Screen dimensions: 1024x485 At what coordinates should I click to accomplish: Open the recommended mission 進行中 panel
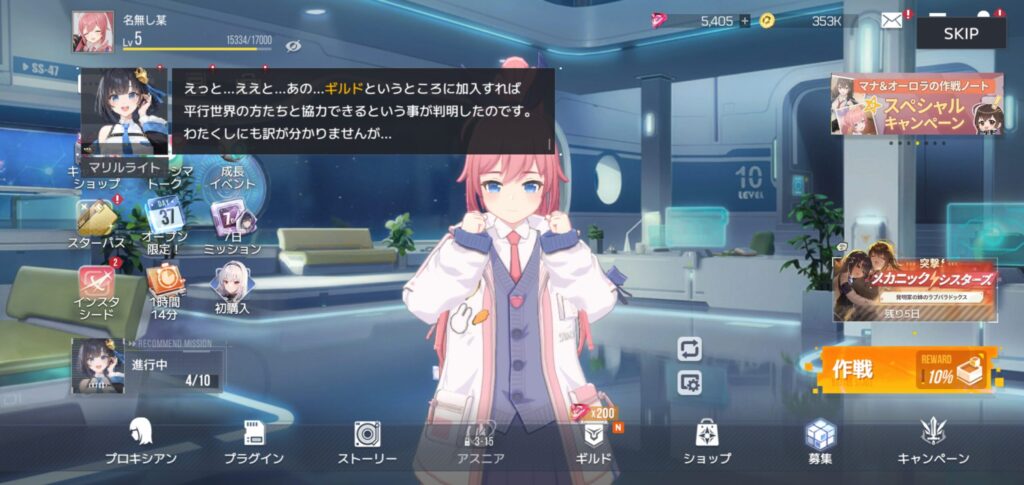(147, 365)
